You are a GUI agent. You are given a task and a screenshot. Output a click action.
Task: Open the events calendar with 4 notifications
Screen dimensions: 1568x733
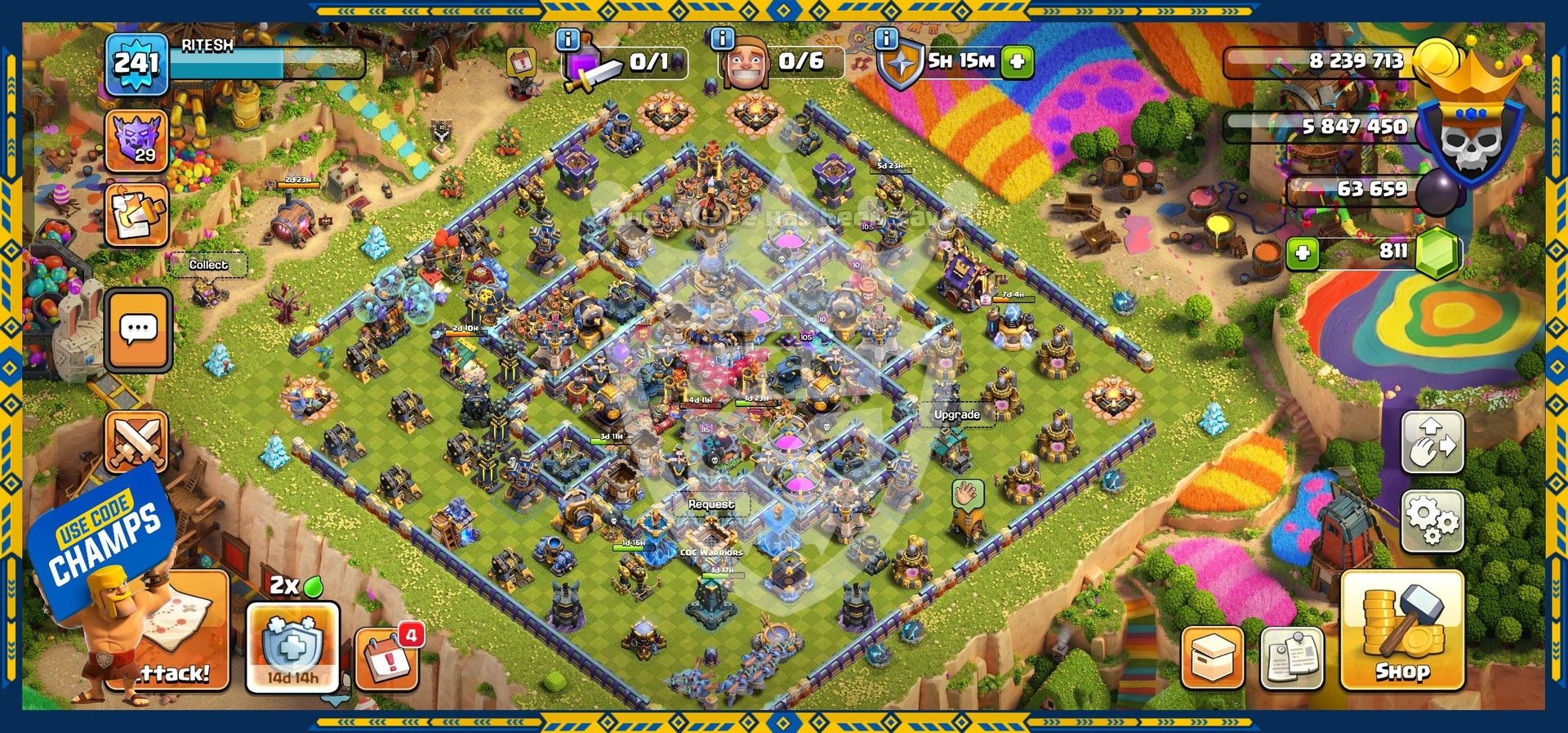point(388,656)
